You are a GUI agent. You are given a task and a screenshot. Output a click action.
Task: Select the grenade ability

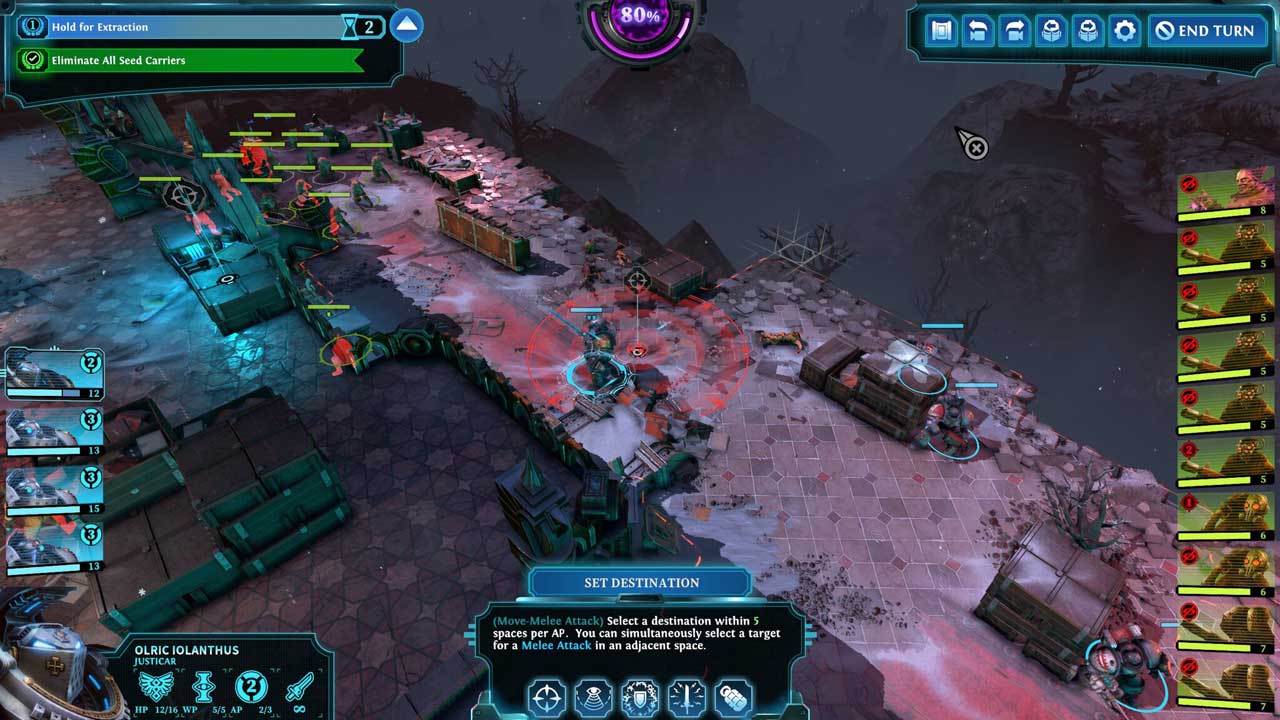(x=733, y=697)
